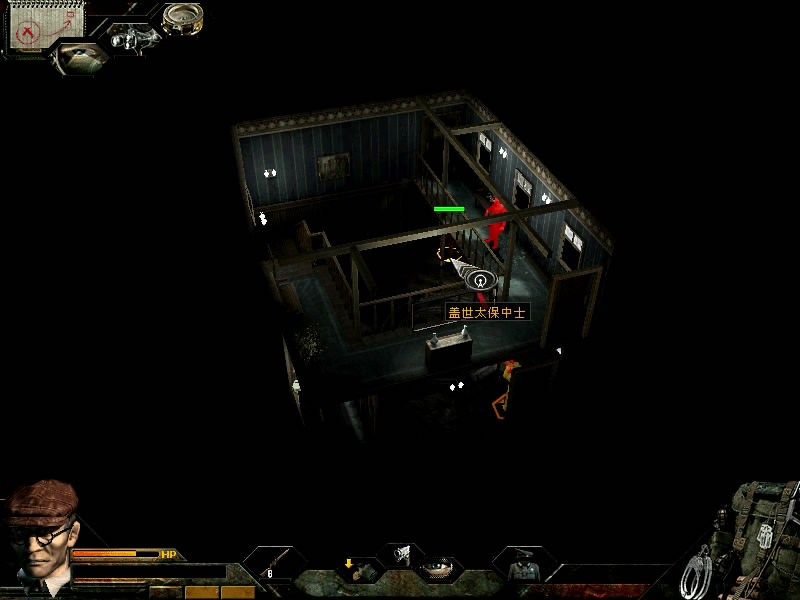Activate the eye distract ability
Screen dimensions: 800x600
(x=439, y=569)
